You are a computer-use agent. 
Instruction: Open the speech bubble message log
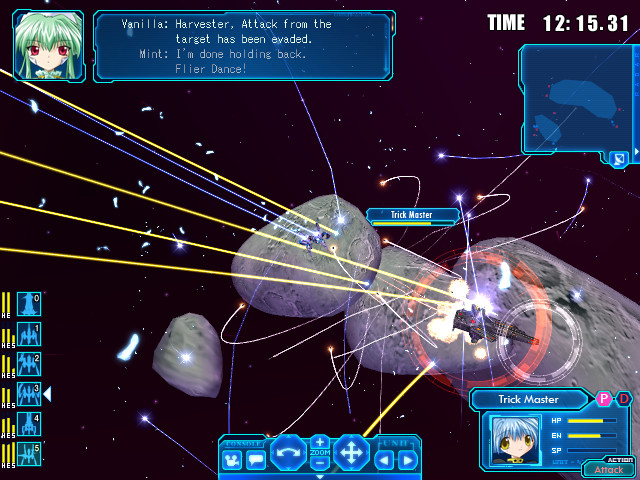click(x=255, y=460)
